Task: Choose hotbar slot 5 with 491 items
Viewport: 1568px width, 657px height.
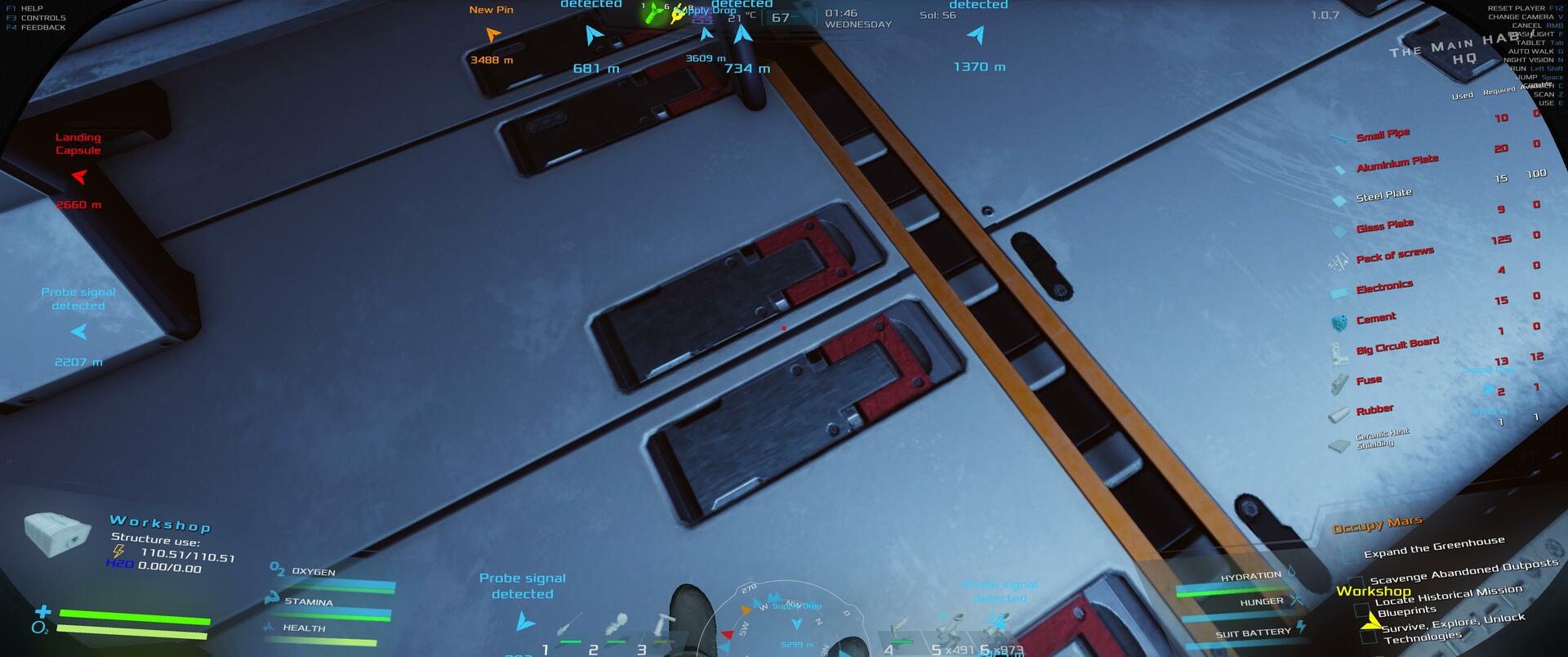Action: [947, 631]
